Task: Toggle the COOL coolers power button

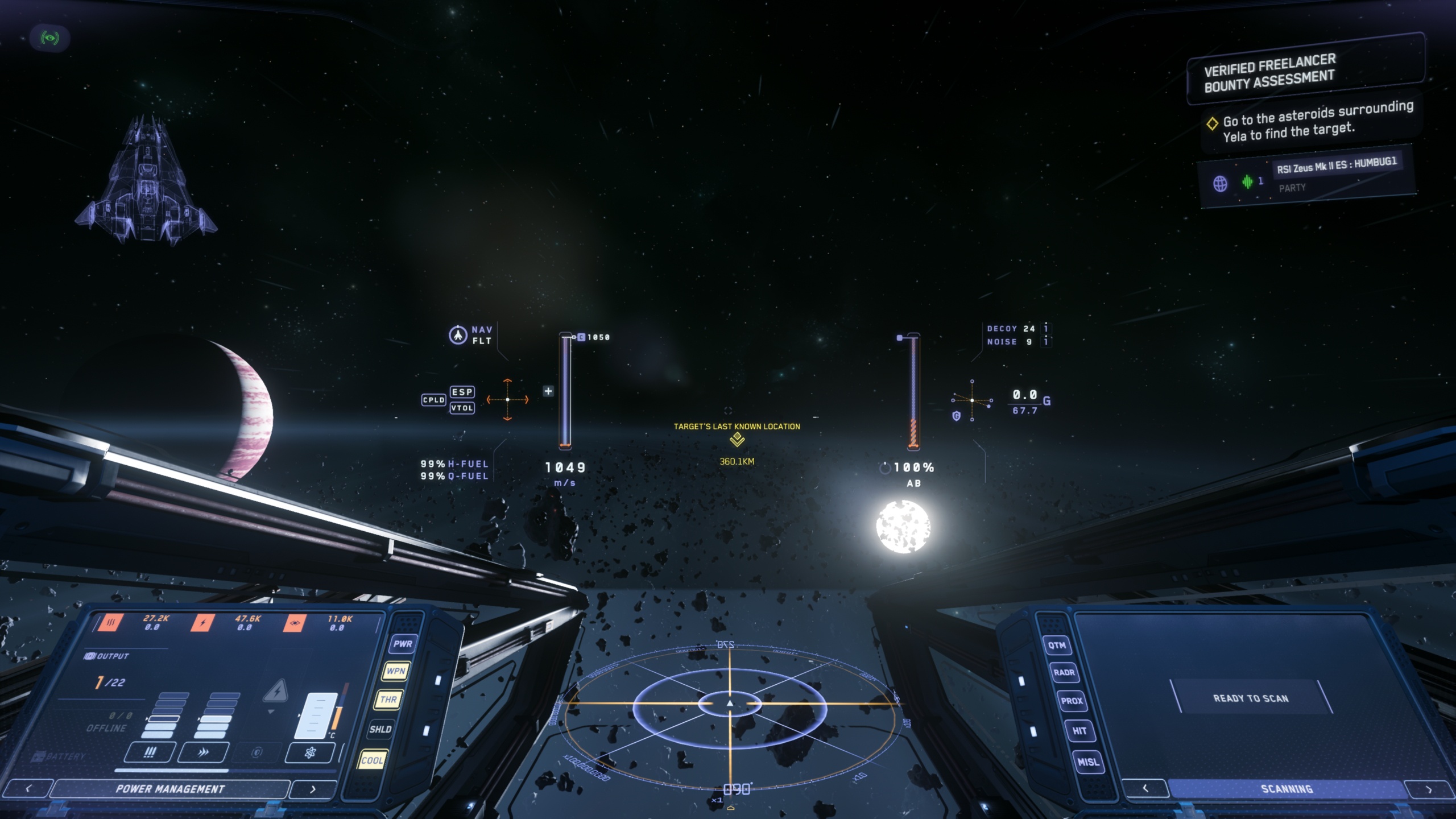Action: point(372,760)
